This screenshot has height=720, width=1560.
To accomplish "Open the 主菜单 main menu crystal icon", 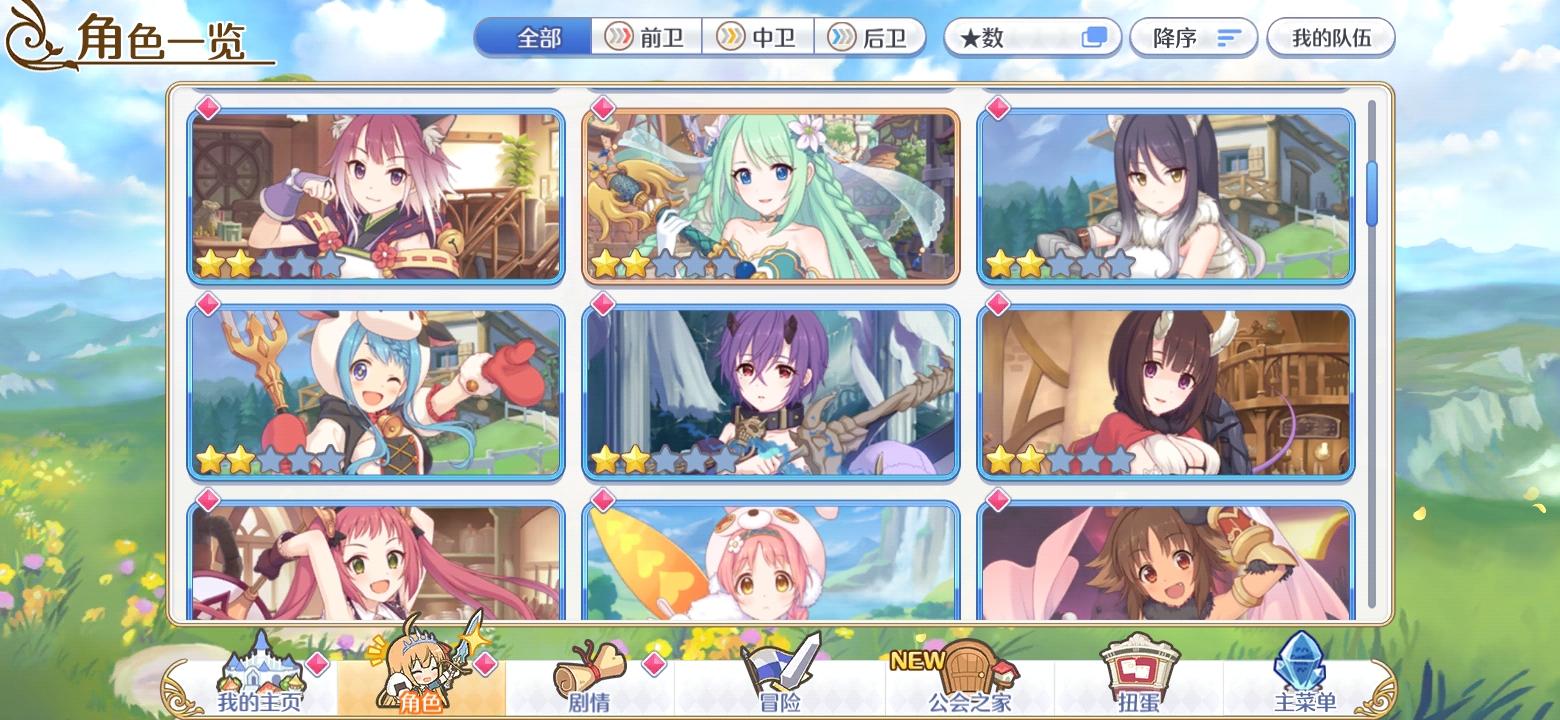I will pyautogui.click(x=1300, y=675).
